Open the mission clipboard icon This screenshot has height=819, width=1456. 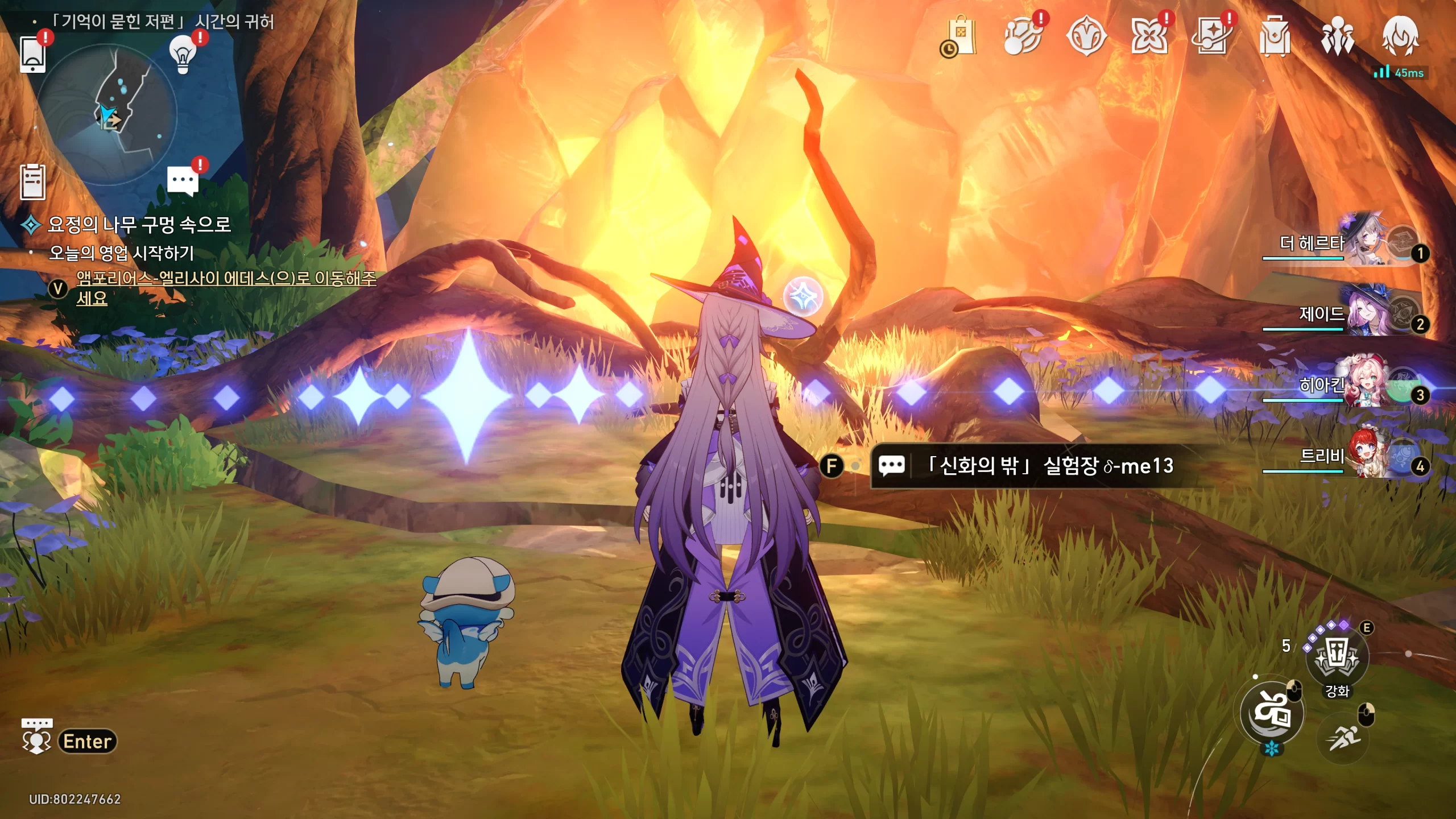pyautogui.click(x=32, y=182)
